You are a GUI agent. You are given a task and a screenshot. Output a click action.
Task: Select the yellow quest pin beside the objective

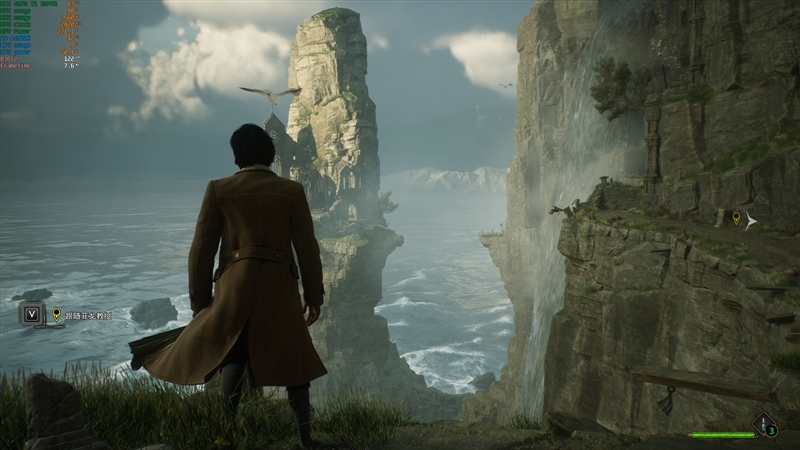57,314
